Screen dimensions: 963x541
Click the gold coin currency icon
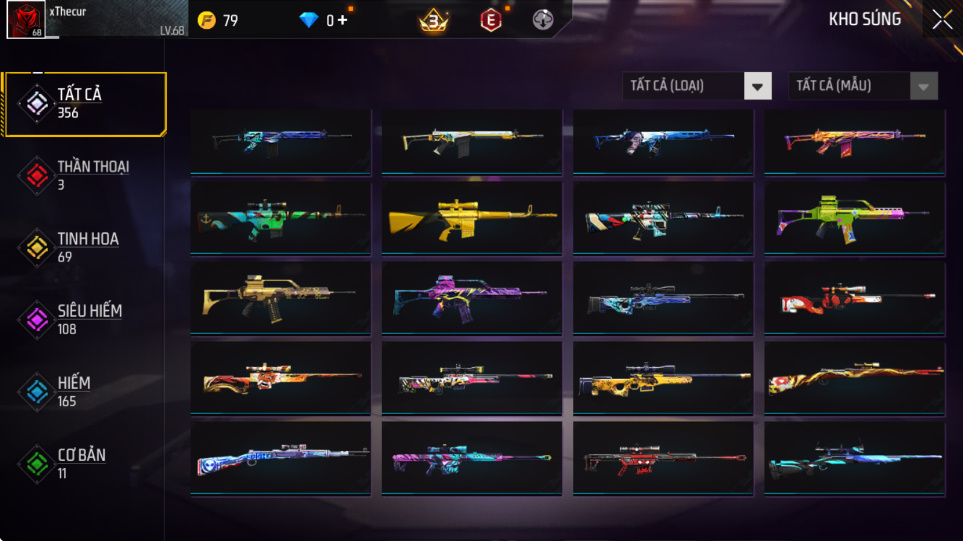point(207,20)
